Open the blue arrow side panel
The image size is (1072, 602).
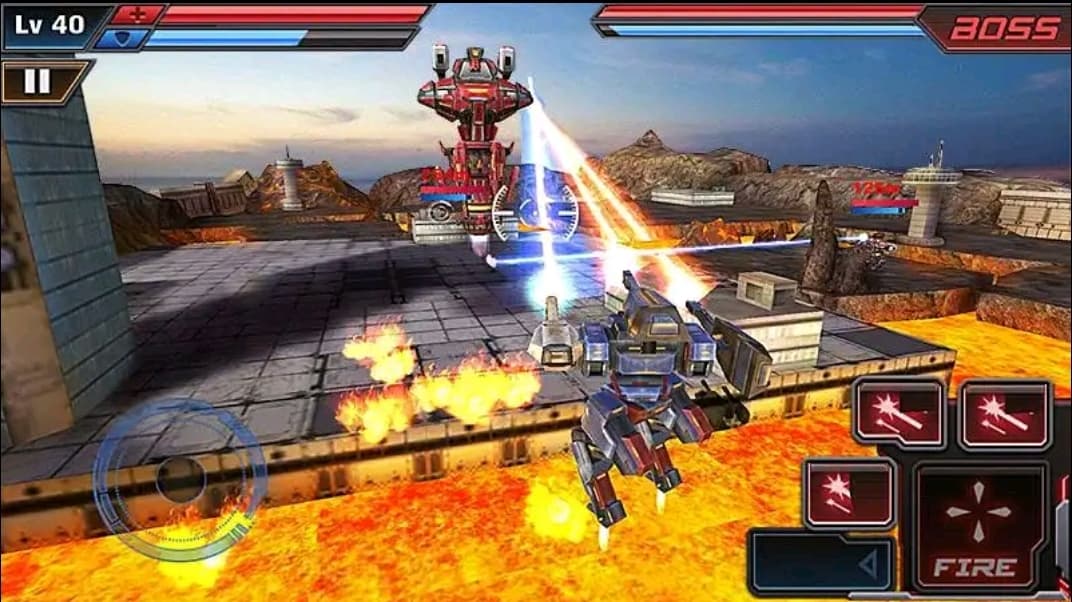pyautogui.click(x=821, y=564)
